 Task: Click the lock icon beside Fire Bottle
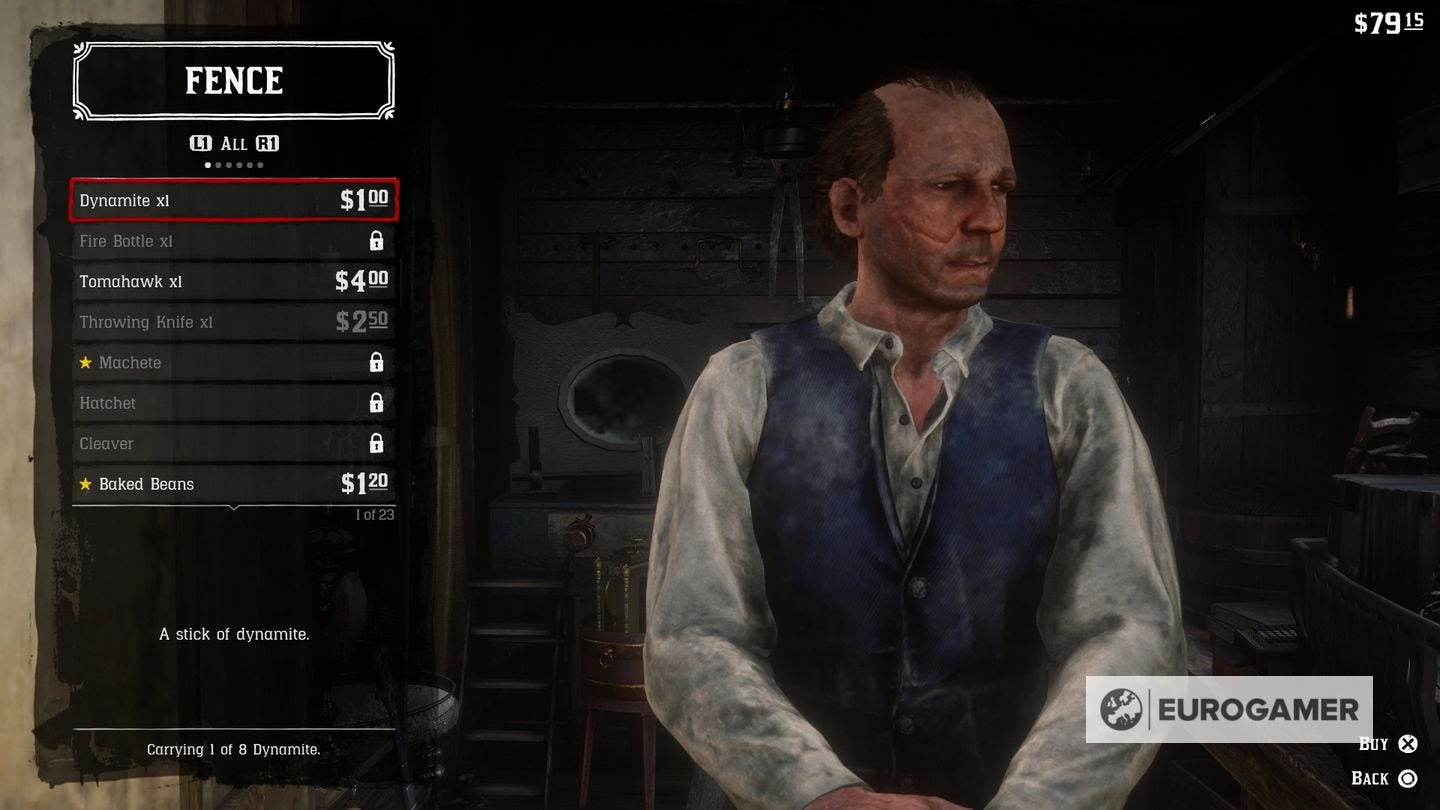click(x=377, y=240)
